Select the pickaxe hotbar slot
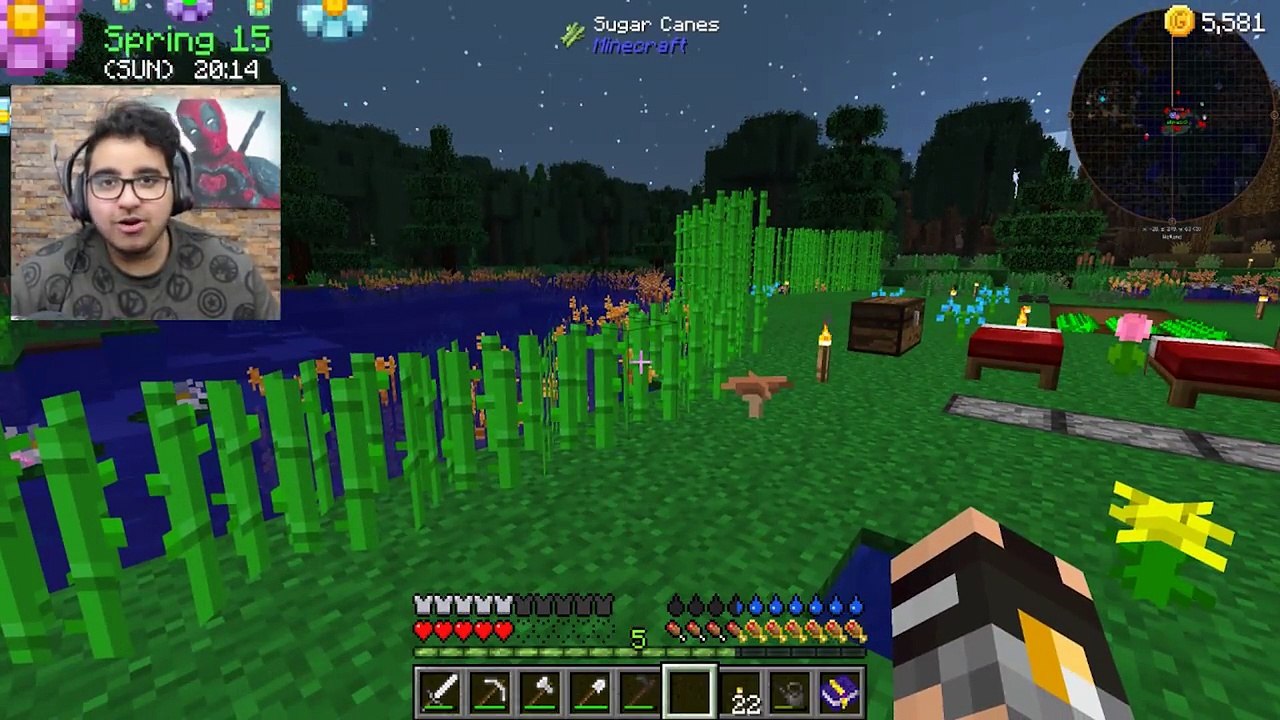 tap(490, 692)
